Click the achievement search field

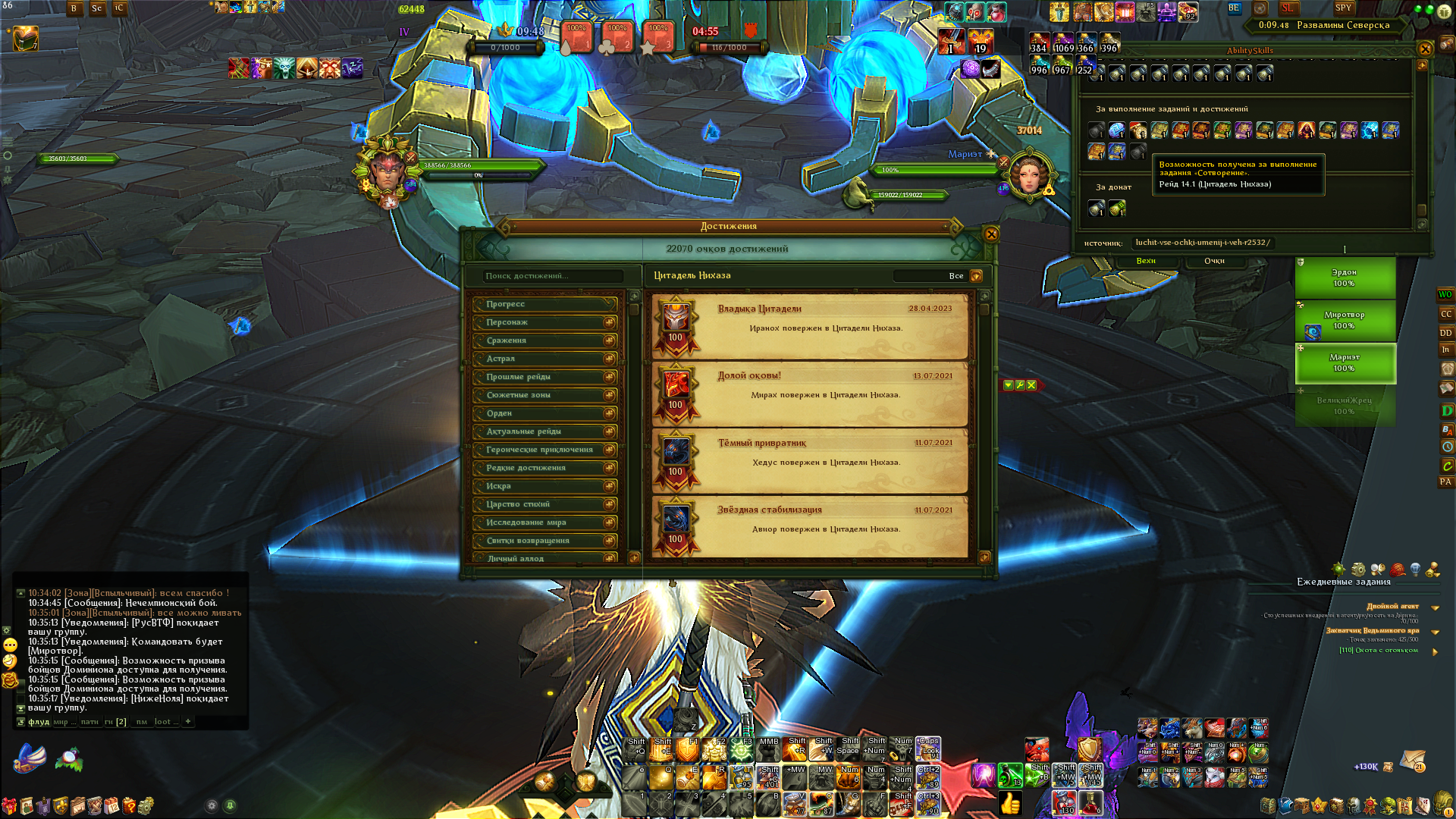(553, 276)
